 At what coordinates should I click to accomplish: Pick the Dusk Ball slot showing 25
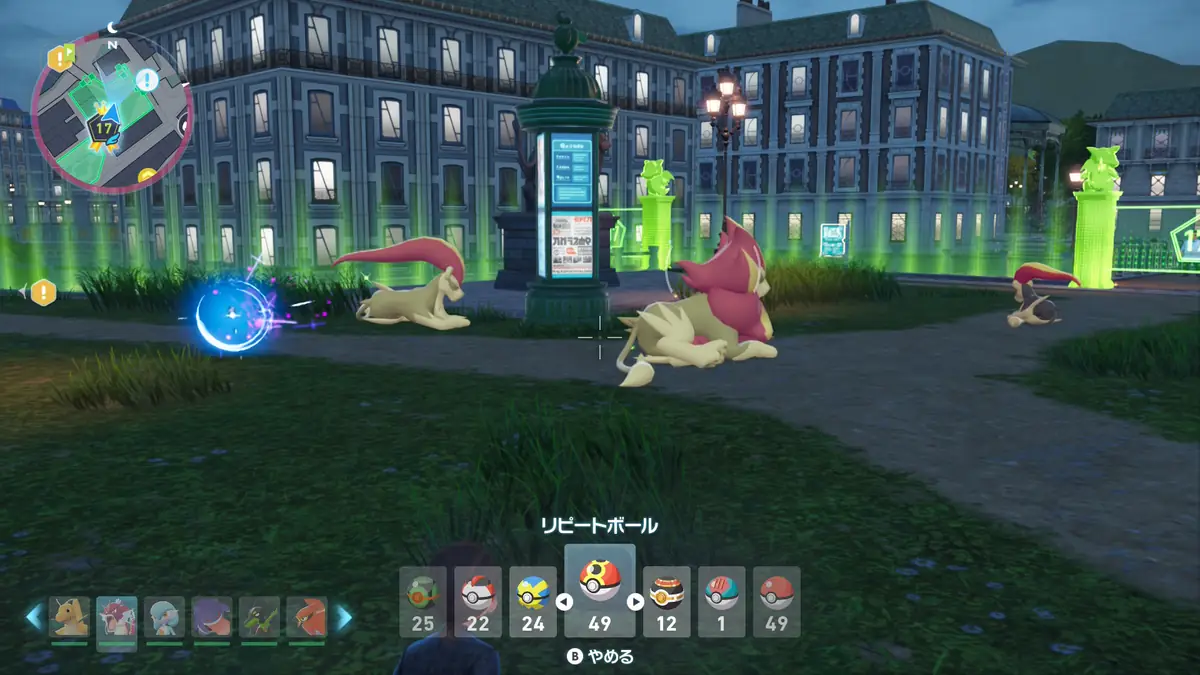pyautogui.click(x=422, y=602)
